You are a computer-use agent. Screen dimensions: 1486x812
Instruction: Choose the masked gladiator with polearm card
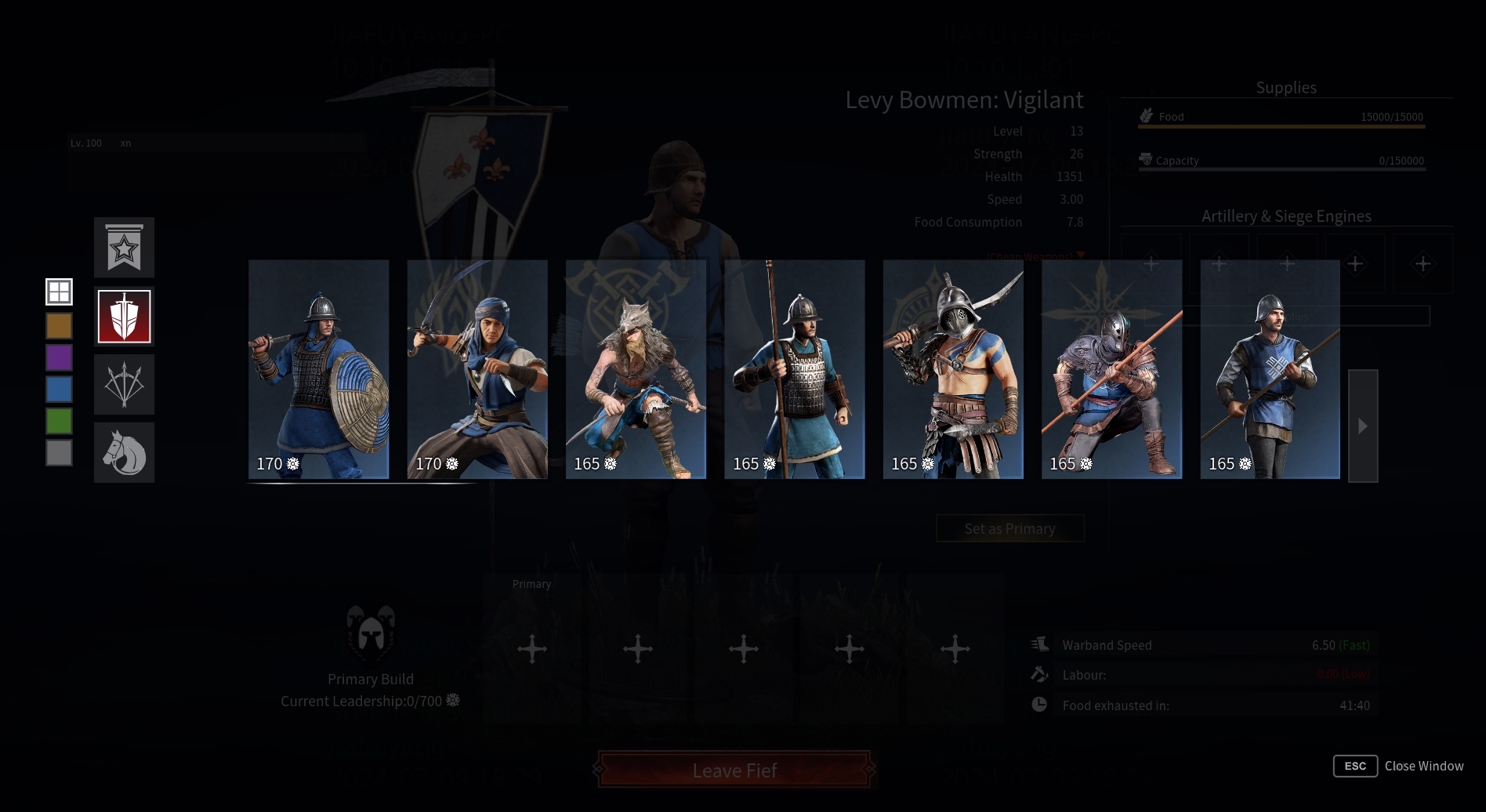coord(953,369)
